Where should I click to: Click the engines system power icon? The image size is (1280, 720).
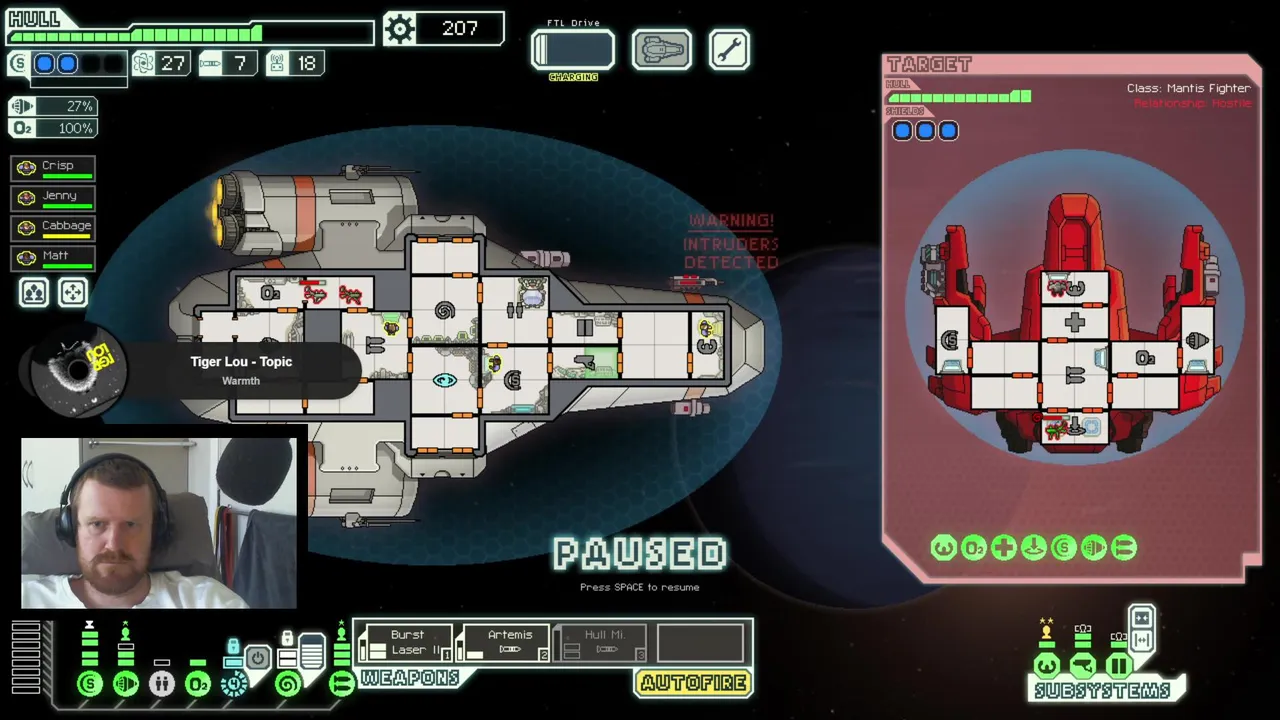click(126, 684)
